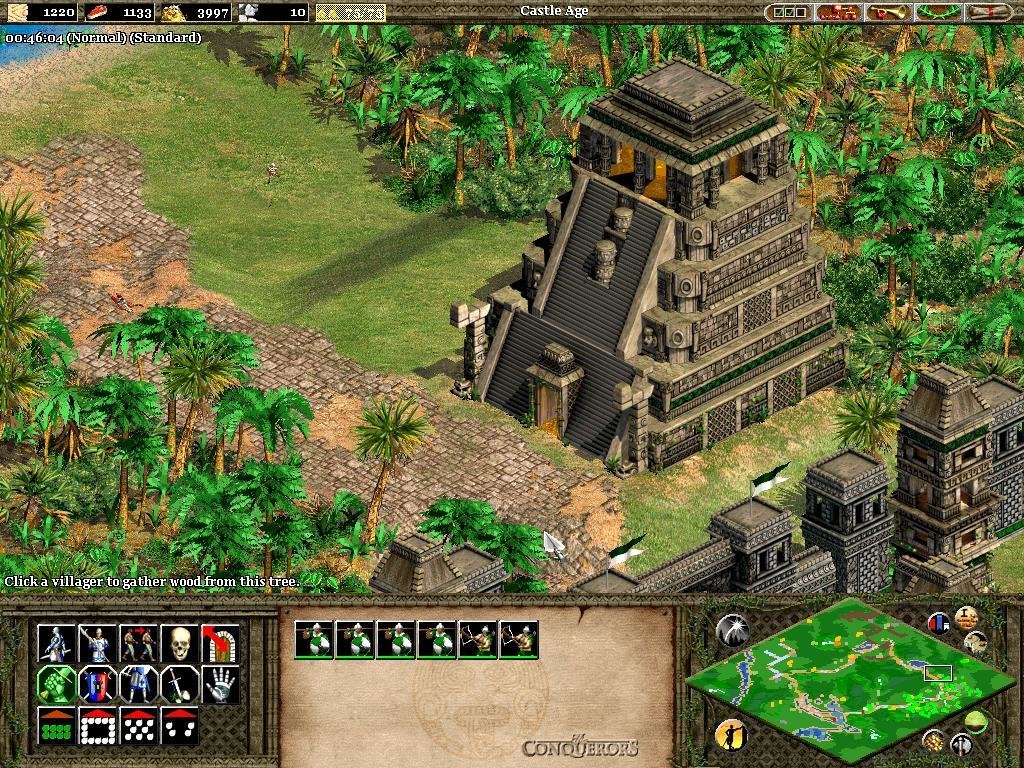The height and width of the screenshot is (768, 1024).
Task: Choose the defensive stance shield icon
Action: pyautogui.click(x=98, y=685)
